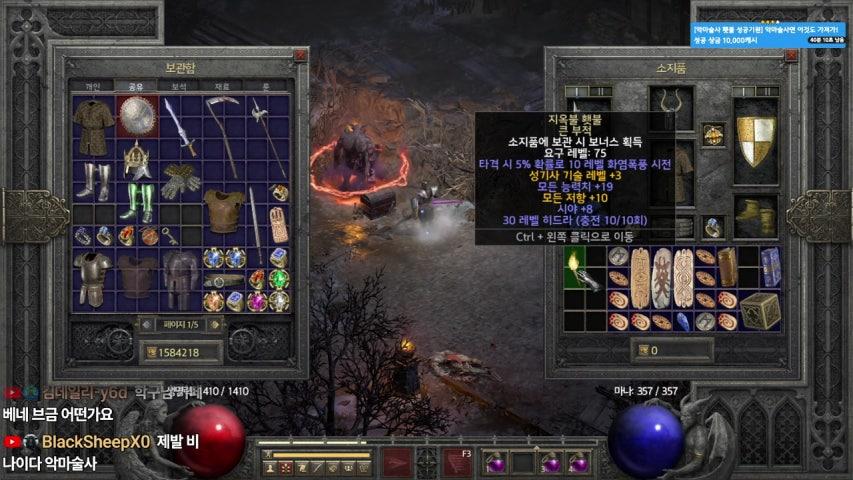Screen dimensions: 853x480
Task: Select the scythe in the stash
Action: click(x=222, y=135)
